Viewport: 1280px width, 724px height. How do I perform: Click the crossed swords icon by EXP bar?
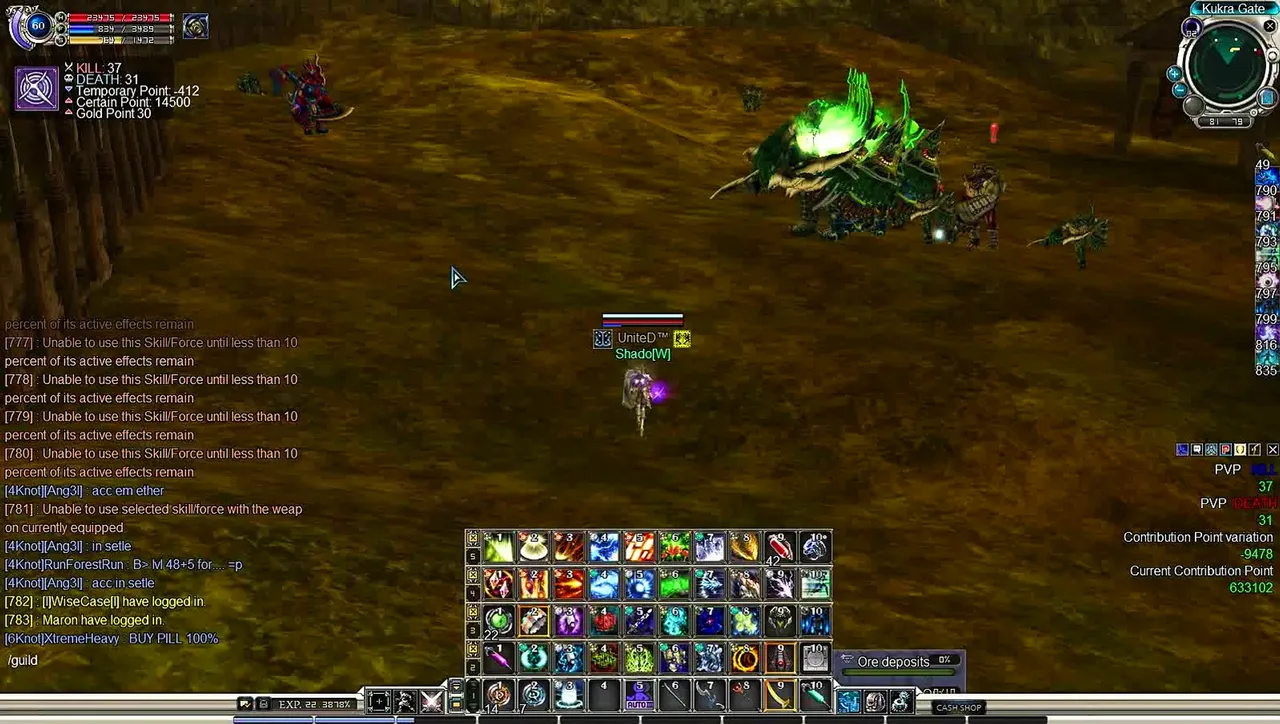pyautogui.click(x=431, y=701)
